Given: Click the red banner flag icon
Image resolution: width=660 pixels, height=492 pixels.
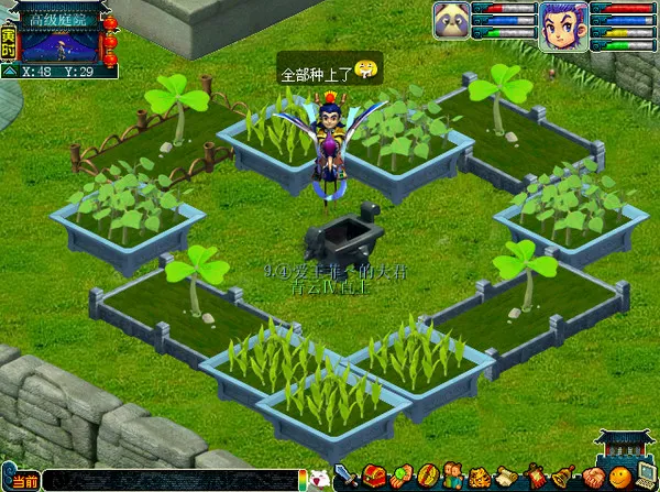Looking at the screenshot, I should coord(535,474).
